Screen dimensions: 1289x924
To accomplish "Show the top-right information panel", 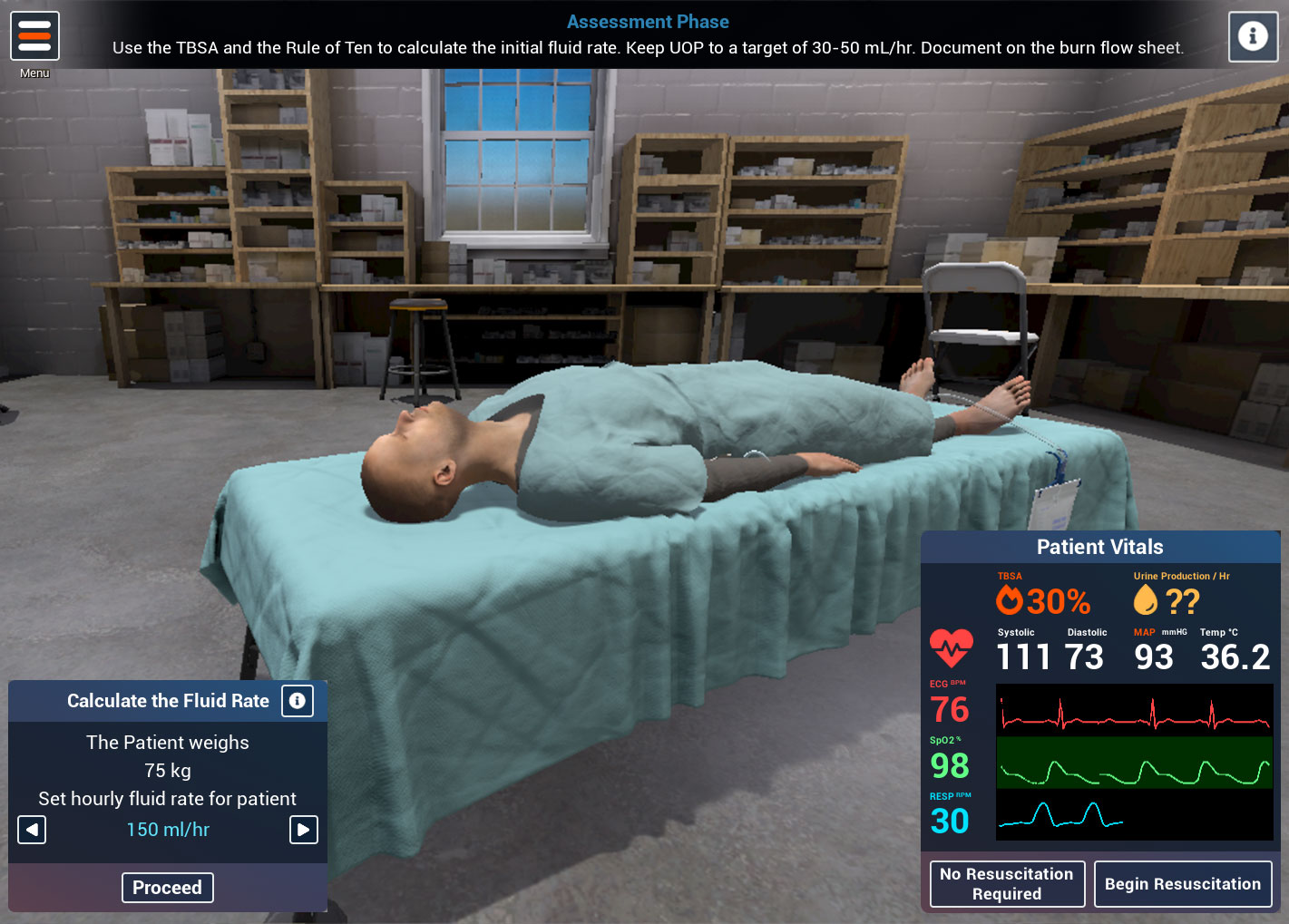I will 1253,36.
